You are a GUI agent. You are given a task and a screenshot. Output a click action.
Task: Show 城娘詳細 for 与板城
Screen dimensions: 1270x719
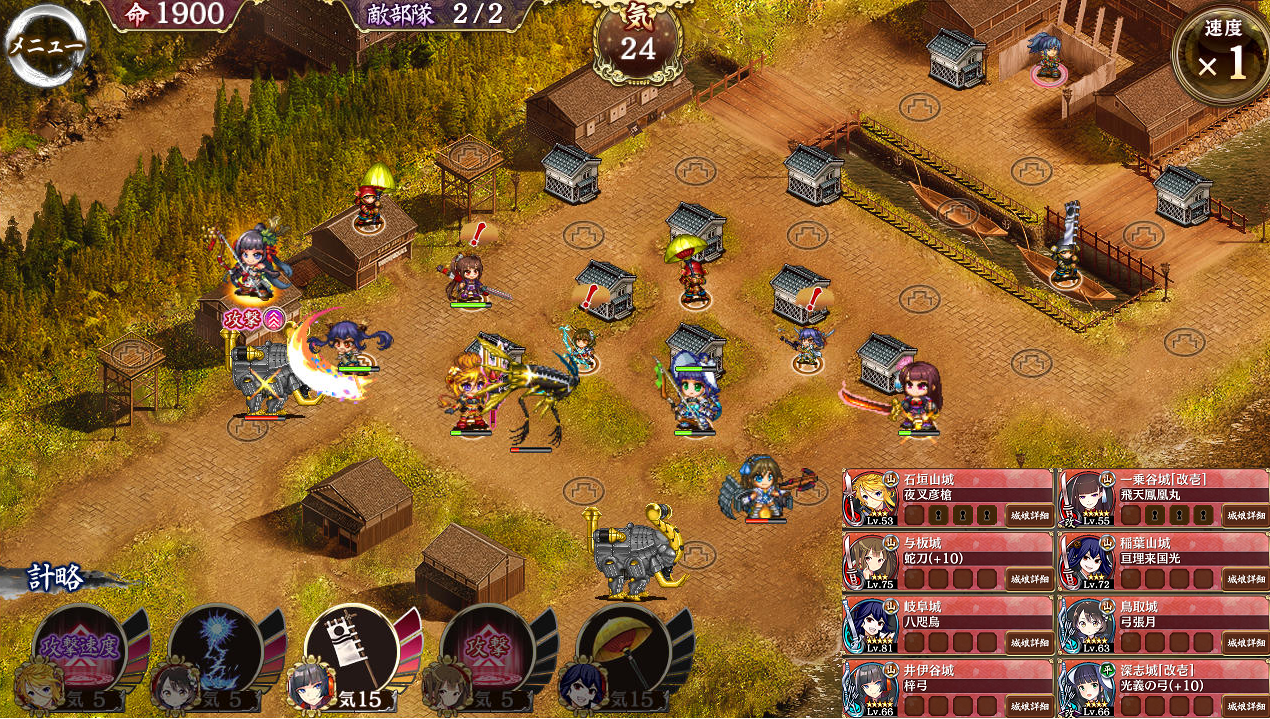(1028, 579)
